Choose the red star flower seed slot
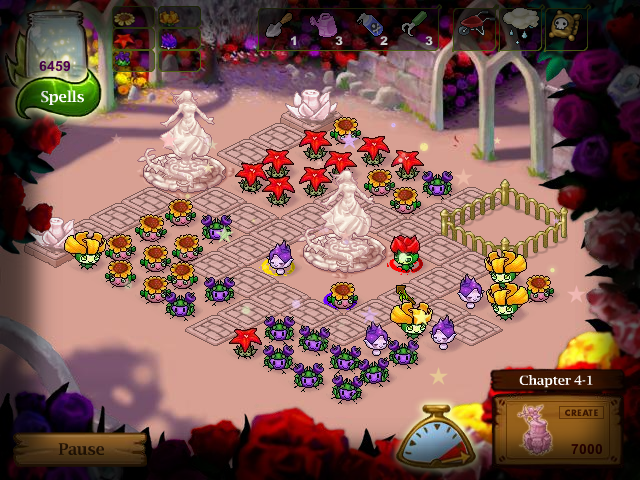This screenshot has height=480, width=640. [125, 40]
